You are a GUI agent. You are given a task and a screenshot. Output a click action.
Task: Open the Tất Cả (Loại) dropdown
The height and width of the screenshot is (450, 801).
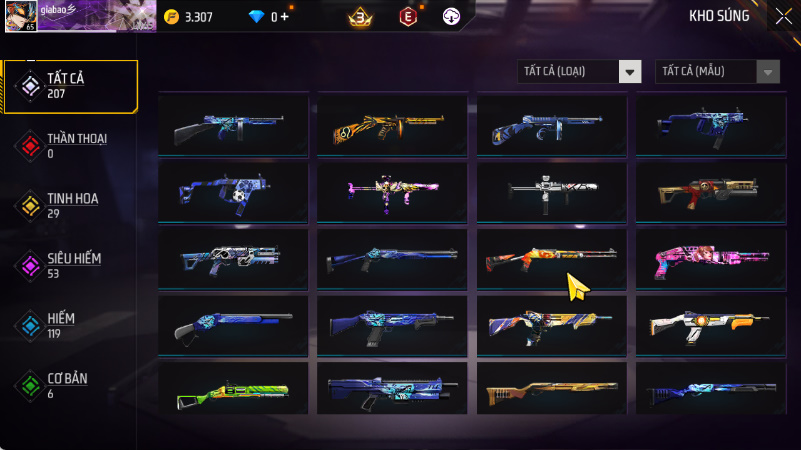pos(579,71)
